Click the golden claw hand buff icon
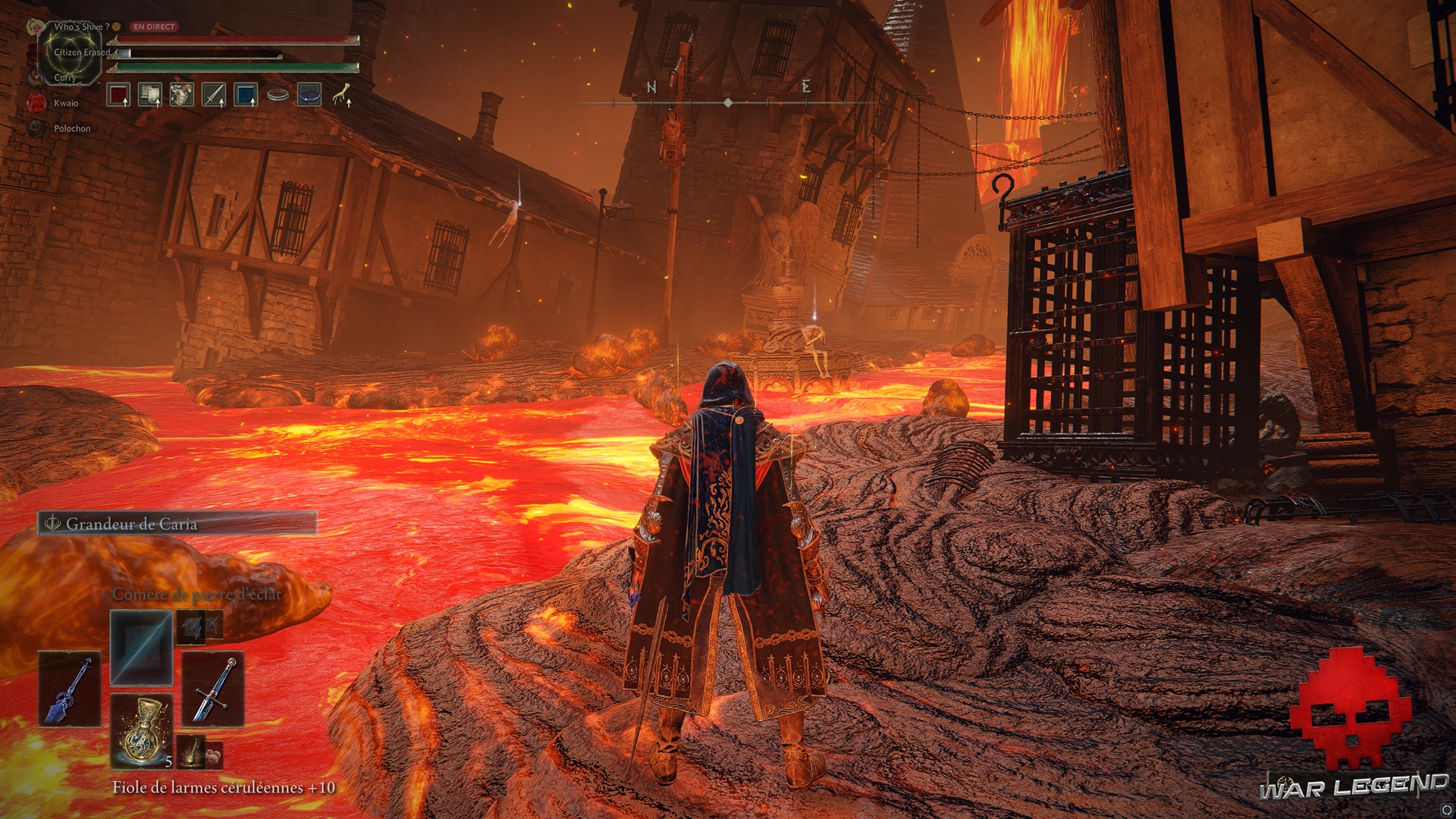Image resolution: width=1456 pixels, height=819 pixels. pyautogui.click(x=341, y=95)
